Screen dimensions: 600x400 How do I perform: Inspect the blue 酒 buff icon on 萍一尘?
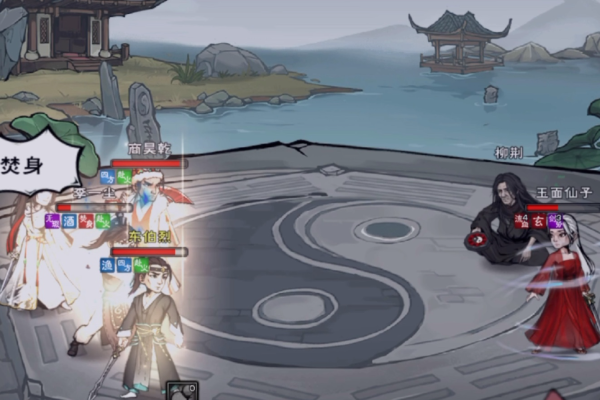[x=69, y=221]
